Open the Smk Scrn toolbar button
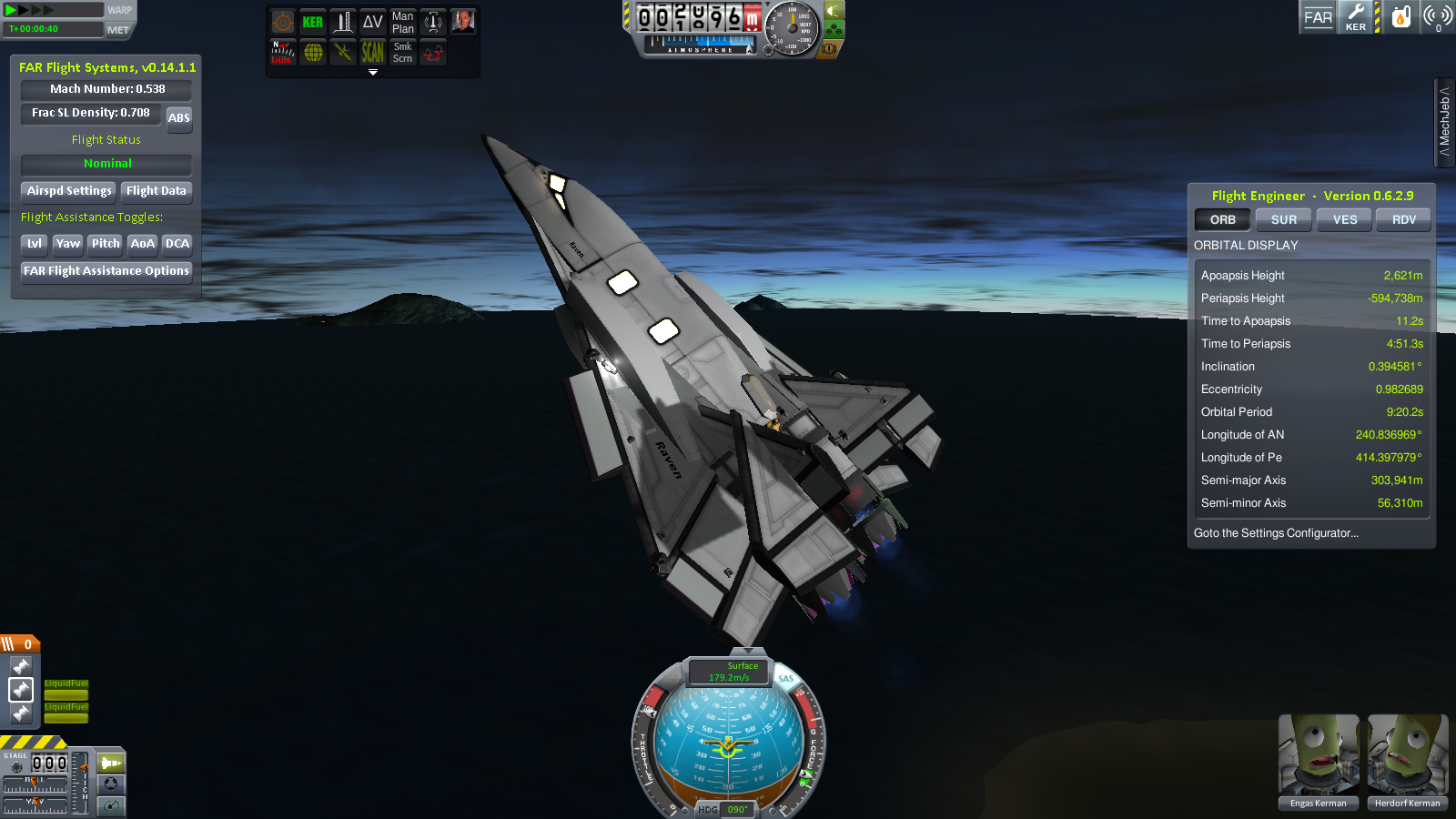 pyautogui.click(x=402, y=53)
